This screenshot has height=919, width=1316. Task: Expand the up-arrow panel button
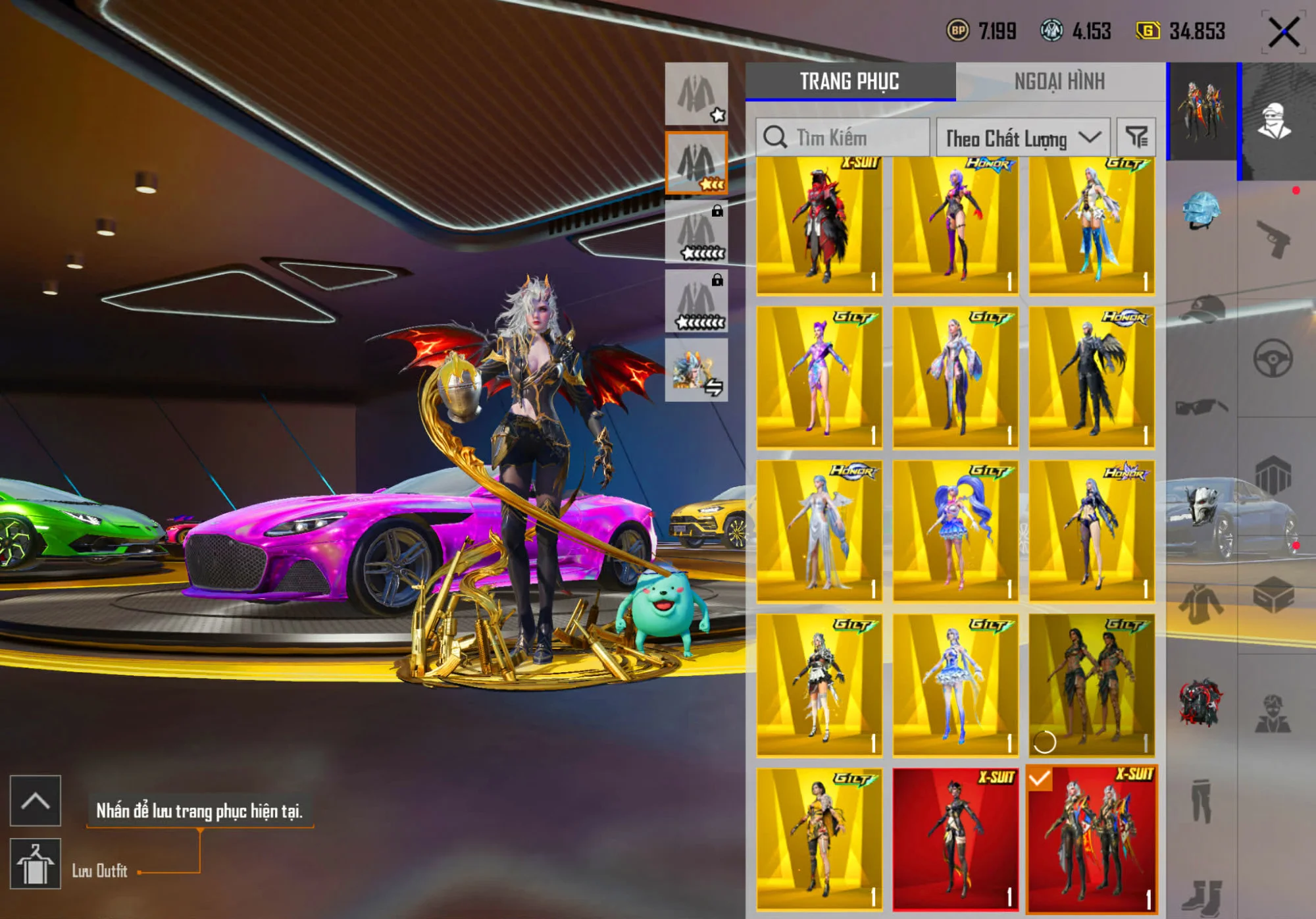(36, 801)
